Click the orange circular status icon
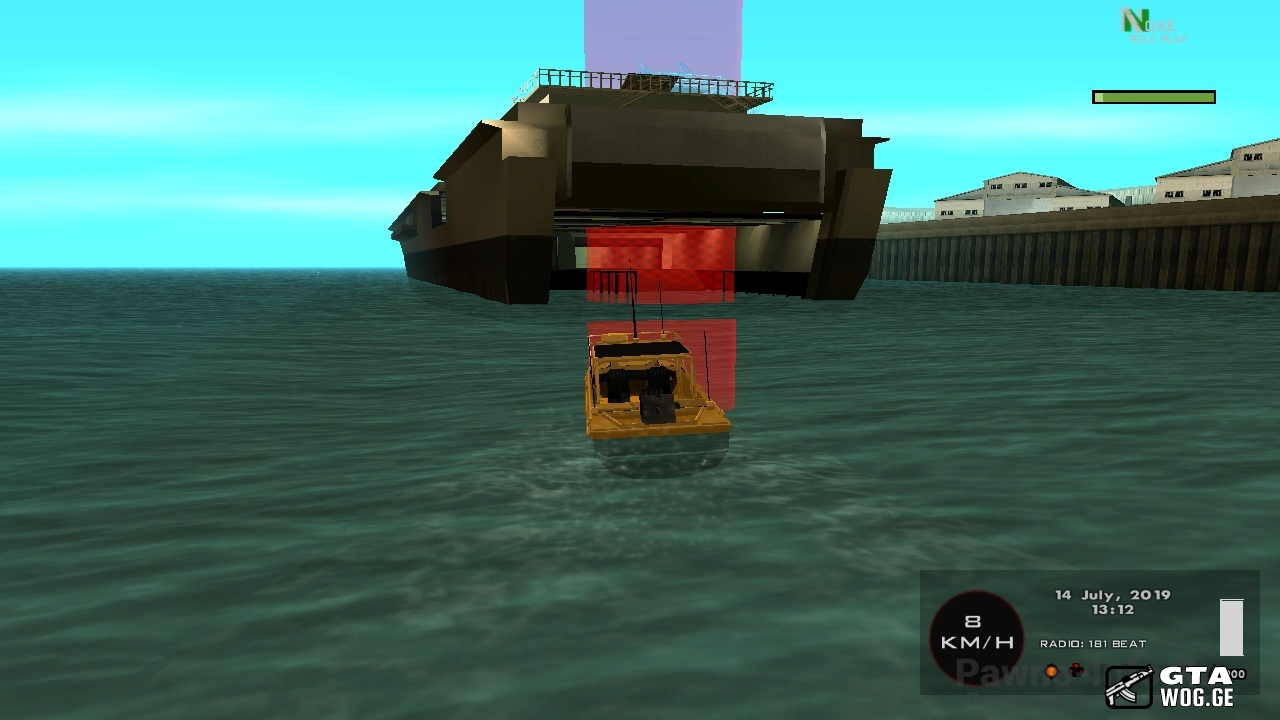The height and width of the screenshot is (720, 1280). pos(1051,671)
